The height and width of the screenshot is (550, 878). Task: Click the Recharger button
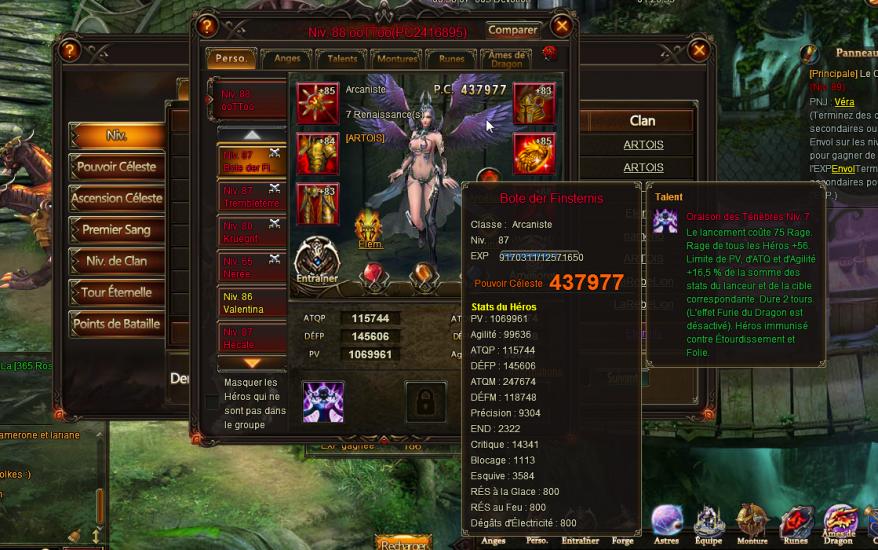(x=404, y=542)
